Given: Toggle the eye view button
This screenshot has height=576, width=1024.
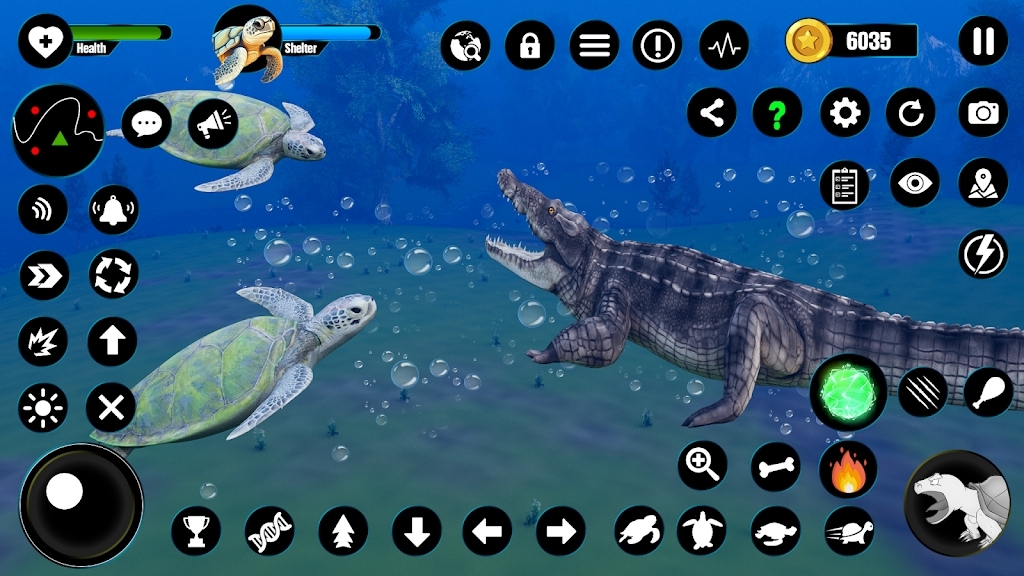Looking at the screenshot, I should pyautogui.click(x=914, y=183).
